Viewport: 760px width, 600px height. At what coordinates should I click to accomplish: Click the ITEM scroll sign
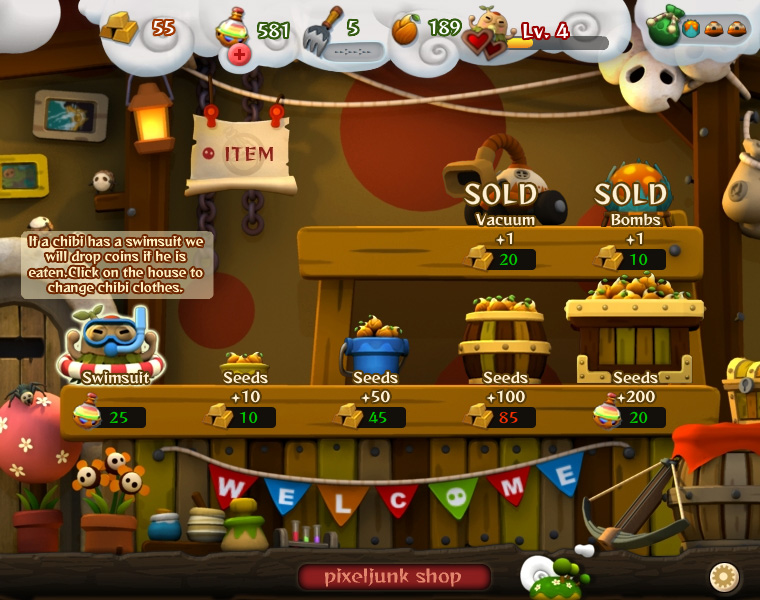pos(240,154)
